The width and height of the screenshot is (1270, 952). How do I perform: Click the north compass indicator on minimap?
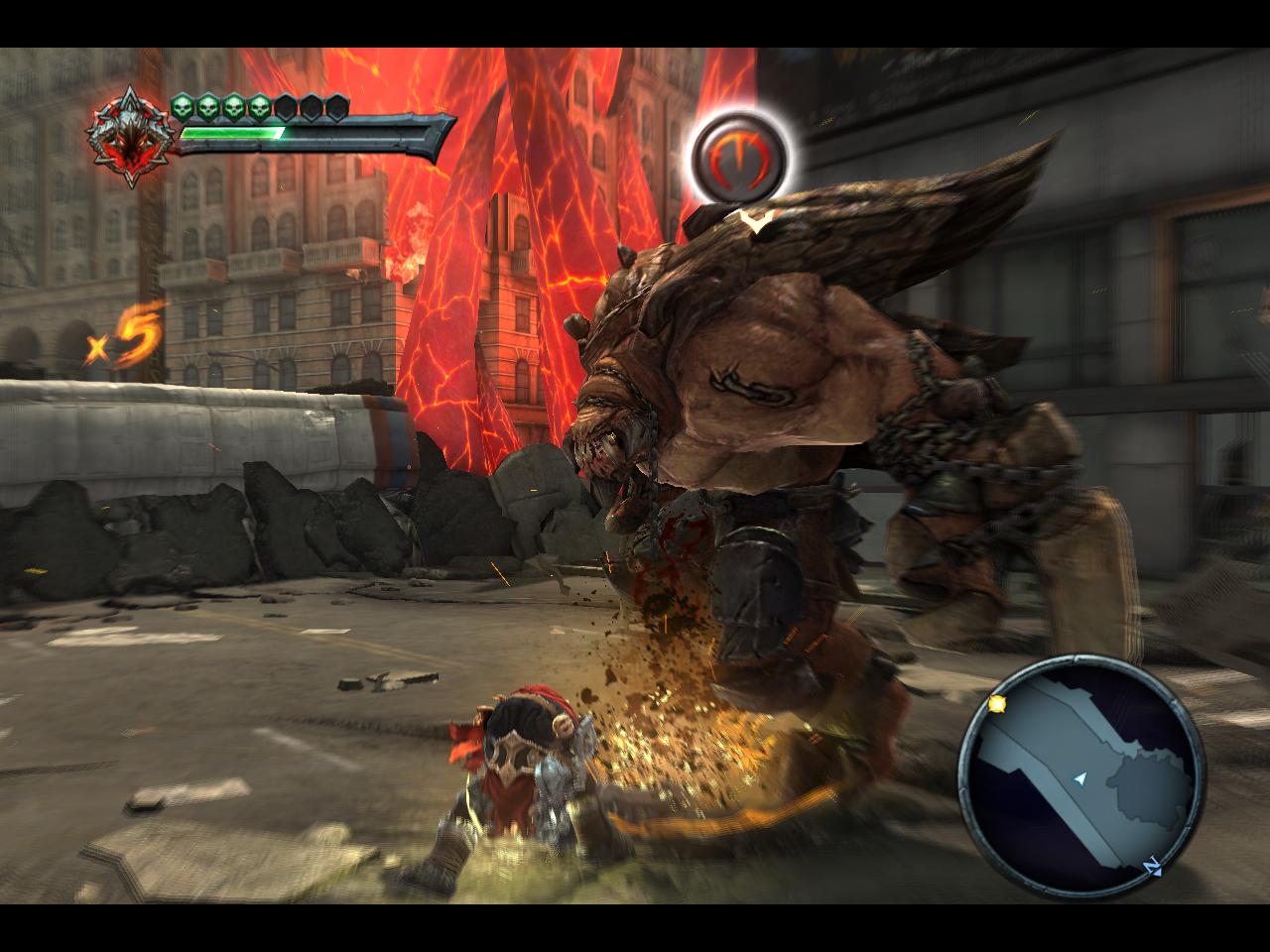pos(1153,865)
